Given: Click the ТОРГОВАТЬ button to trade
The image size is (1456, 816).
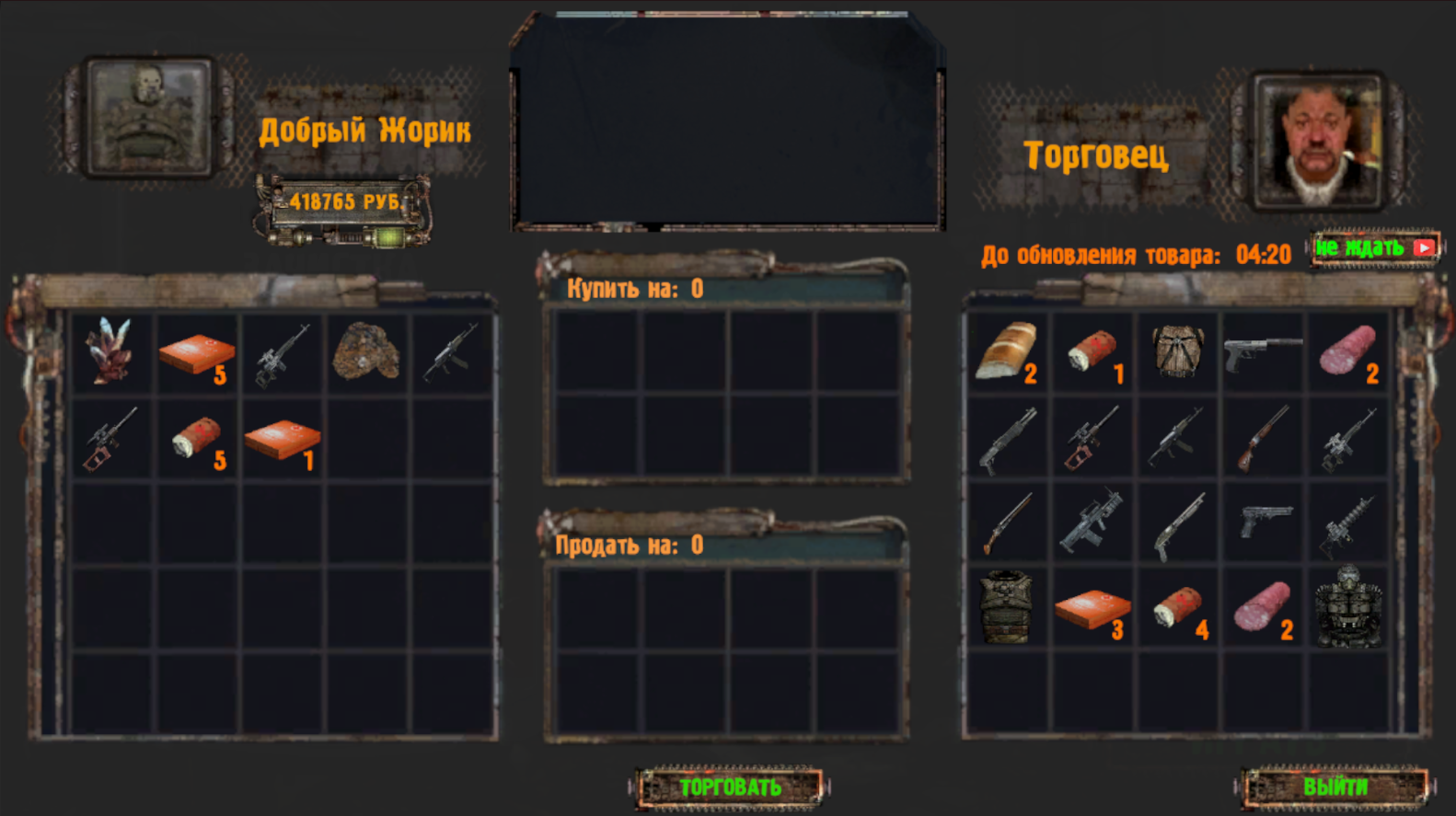Looking at the screenshot, I should click(732, 787).
